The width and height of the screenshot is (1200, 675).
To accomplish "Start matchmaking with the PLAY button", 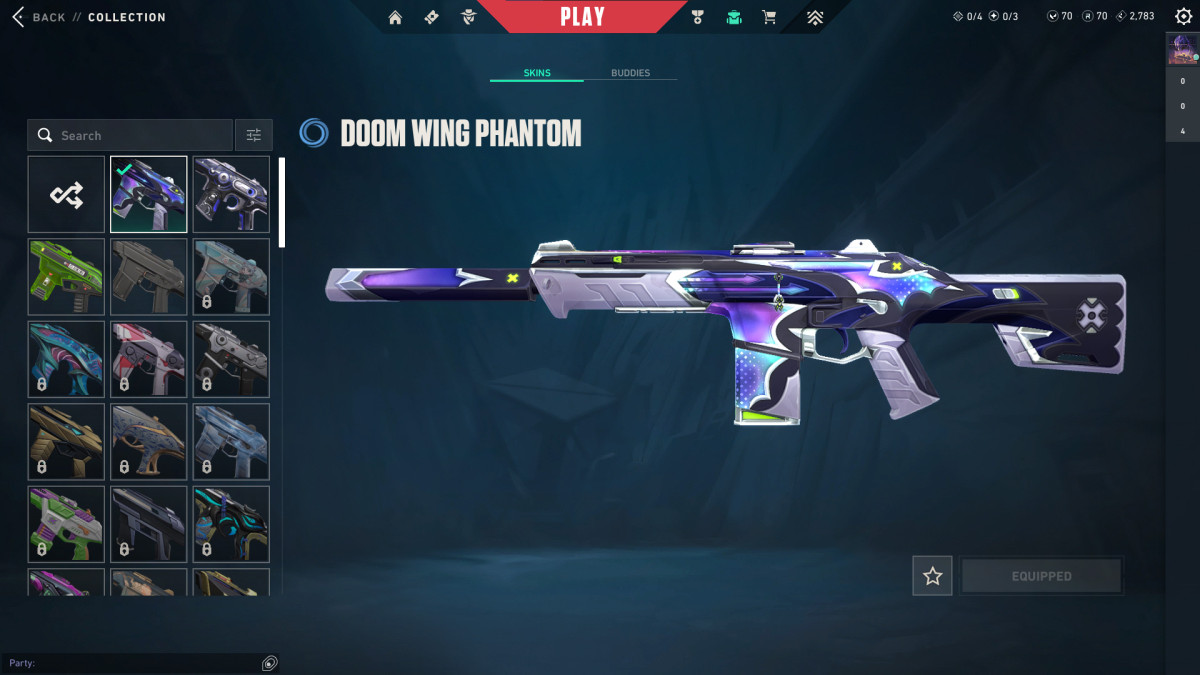I will coord(582,17).
